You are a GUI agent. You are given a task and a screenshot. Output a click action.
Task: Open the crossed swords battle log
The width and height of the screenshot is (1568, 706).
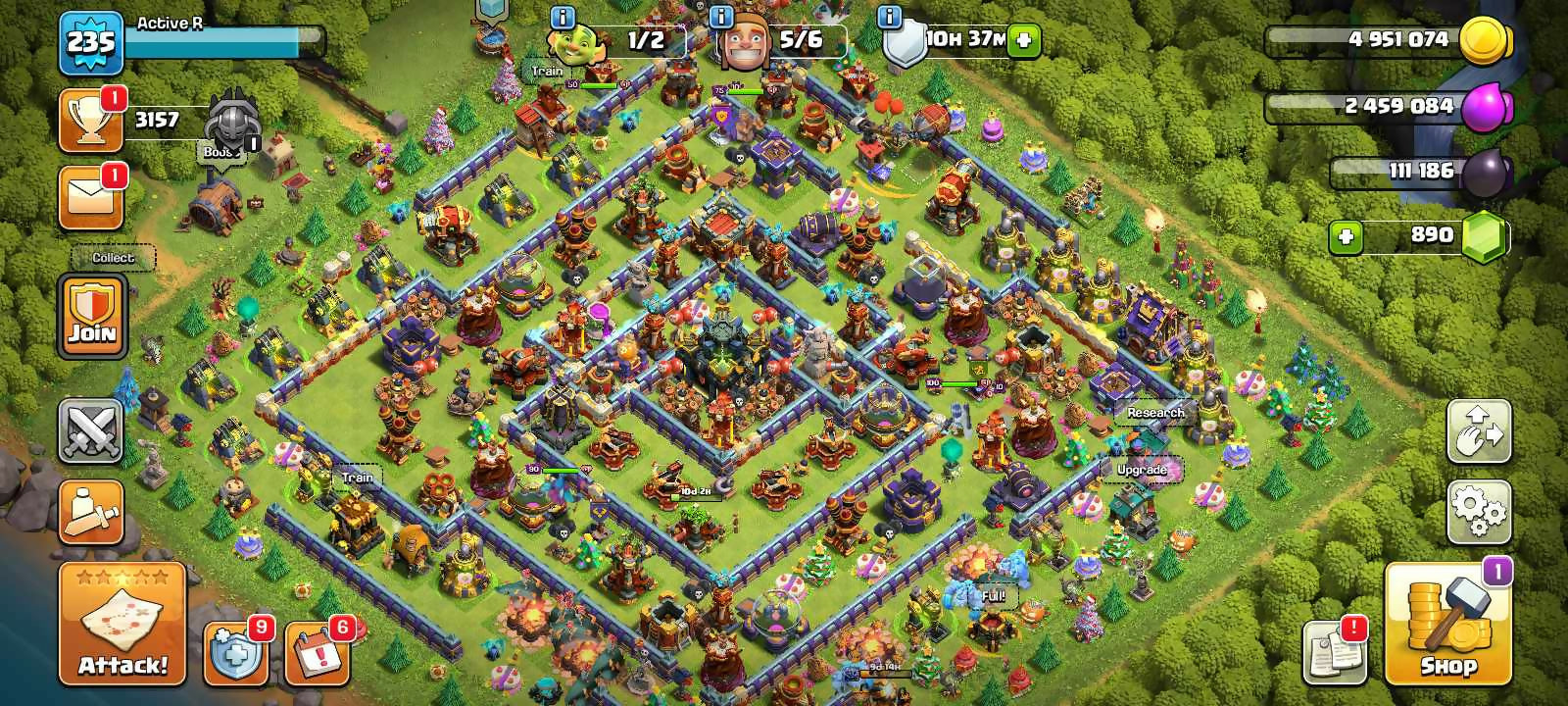tap(91, 430)
